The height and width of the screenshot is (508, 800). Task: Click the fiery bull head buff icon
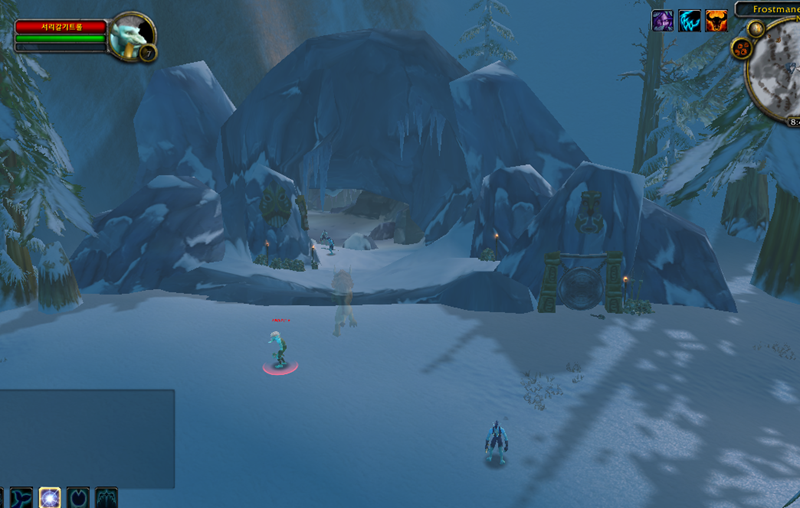pos(716,20)
